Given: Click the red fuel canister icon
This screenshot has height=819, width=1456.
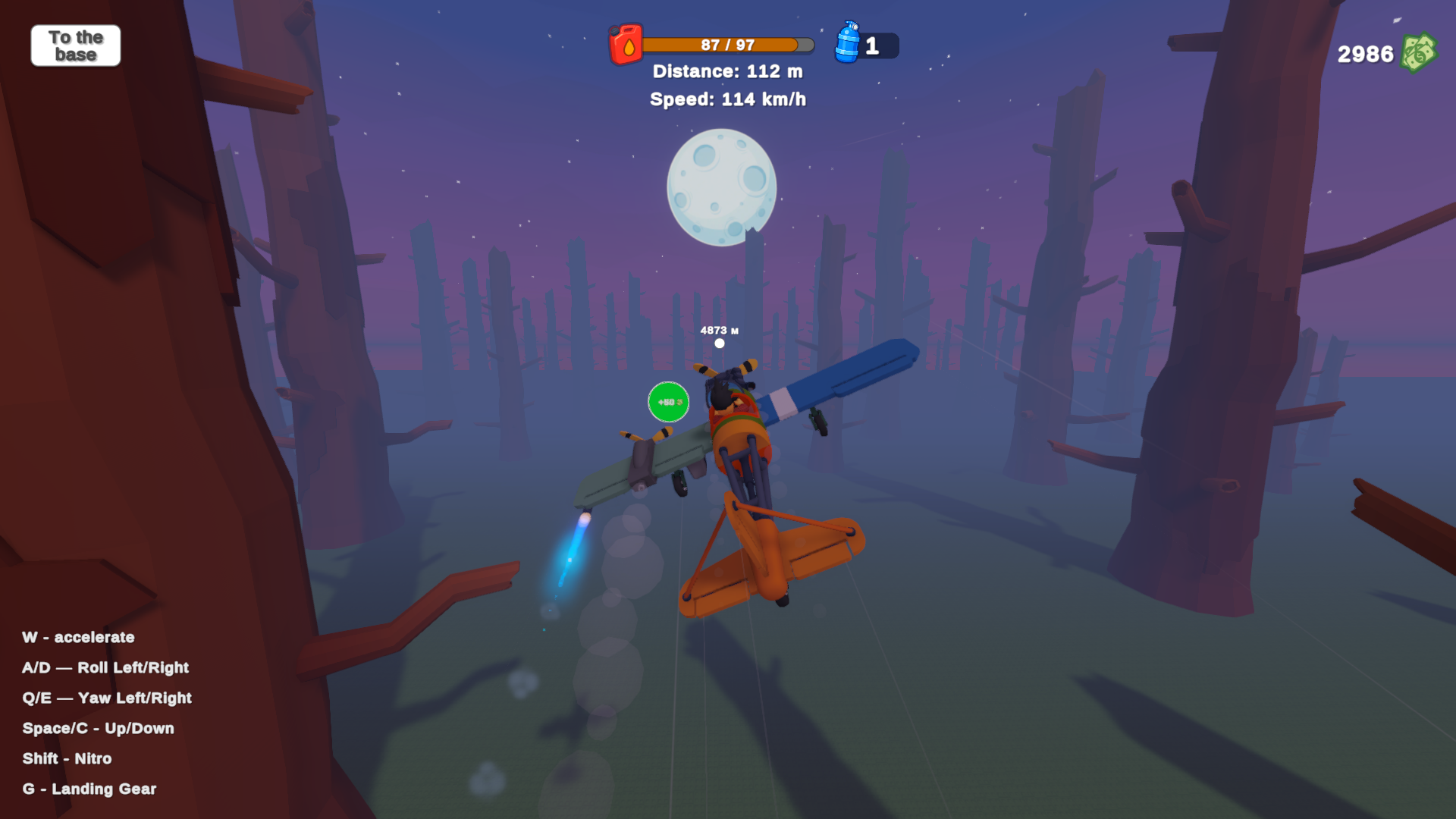Looking at the screenshot, I should 625,45.
